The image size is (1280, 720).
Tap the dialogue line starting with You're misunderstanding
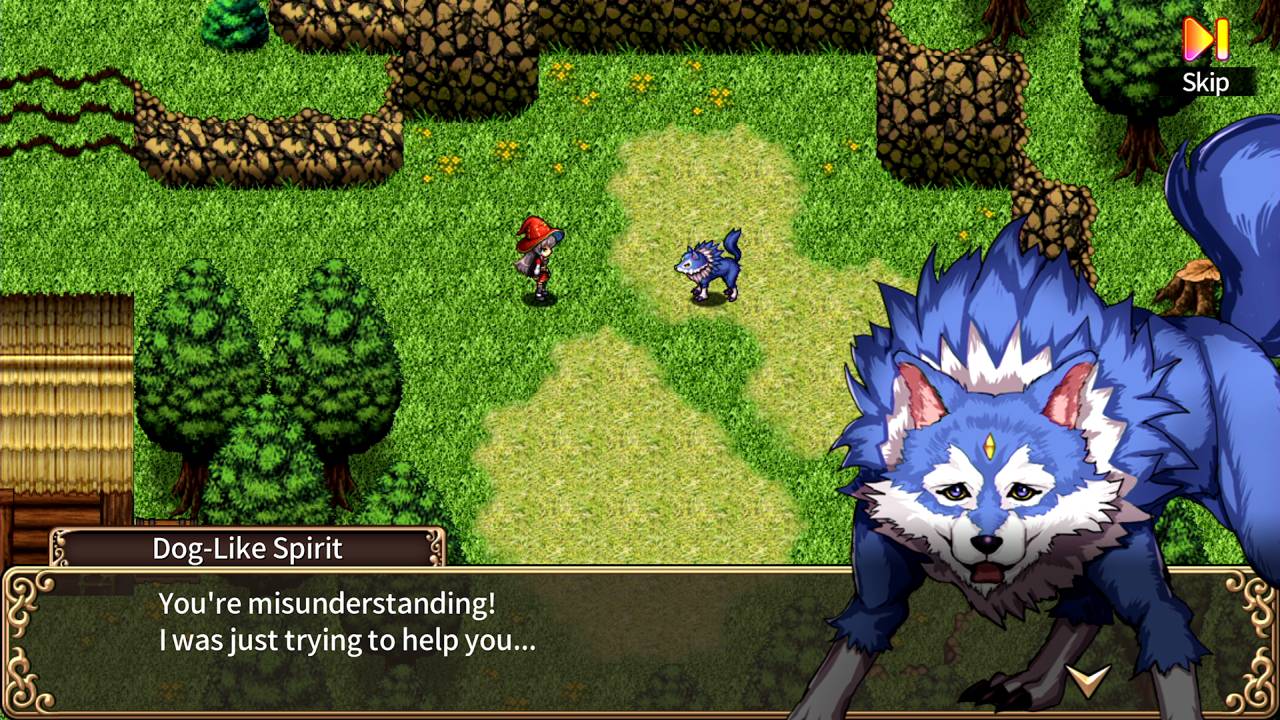point(324,605)
